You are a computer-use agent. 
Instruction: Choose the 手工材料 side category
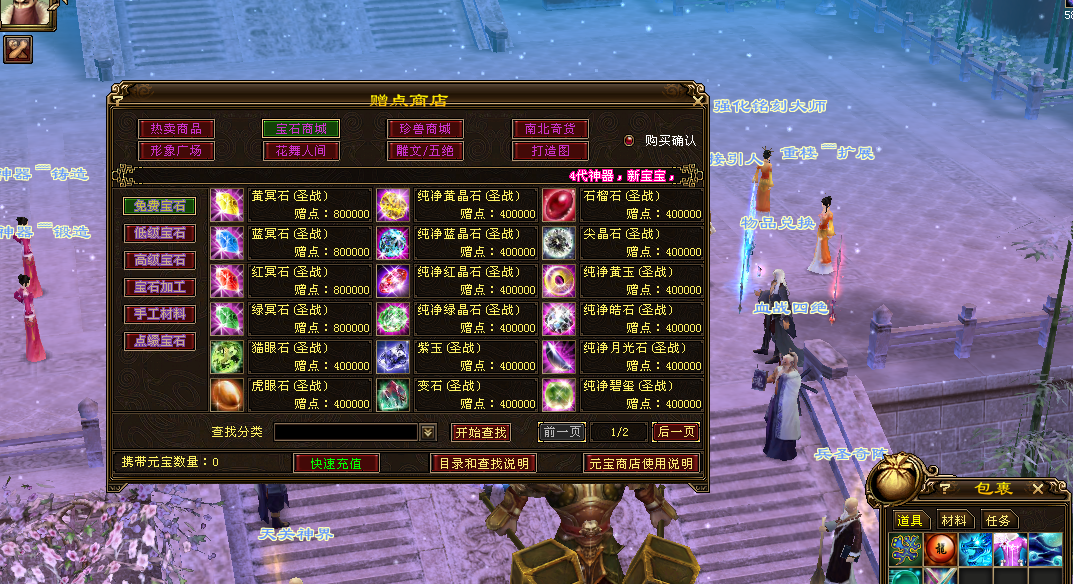[160, 314]
